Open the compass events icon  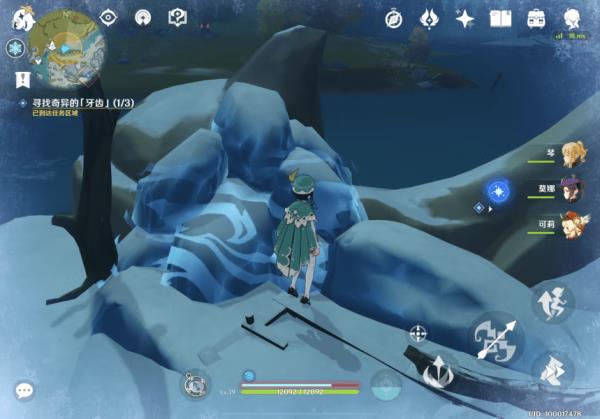393,18
